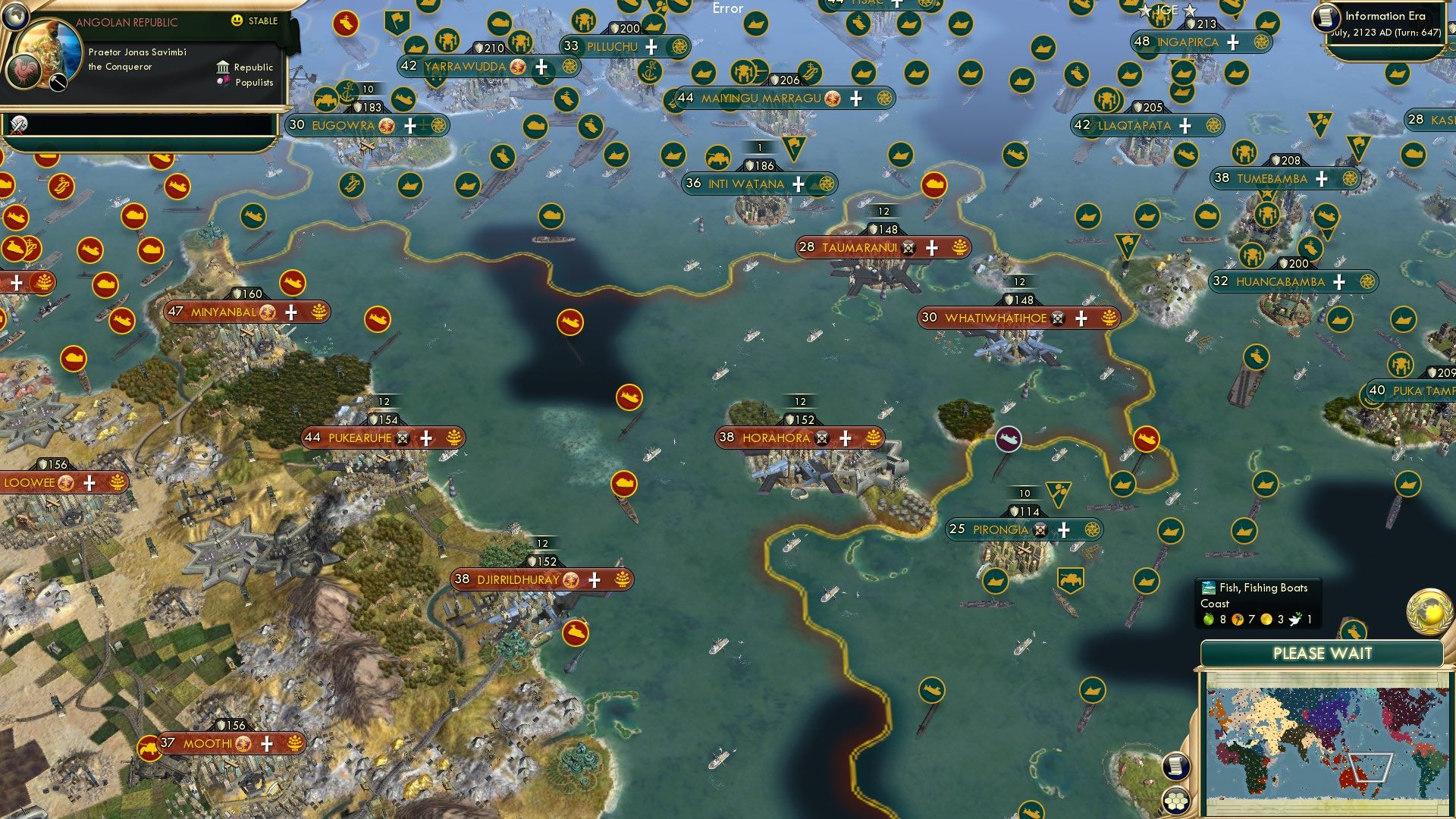Viewport: 1456px width, 819px height.
Task: Click the Populists ideology icon
Action: [x=224, y=82]
